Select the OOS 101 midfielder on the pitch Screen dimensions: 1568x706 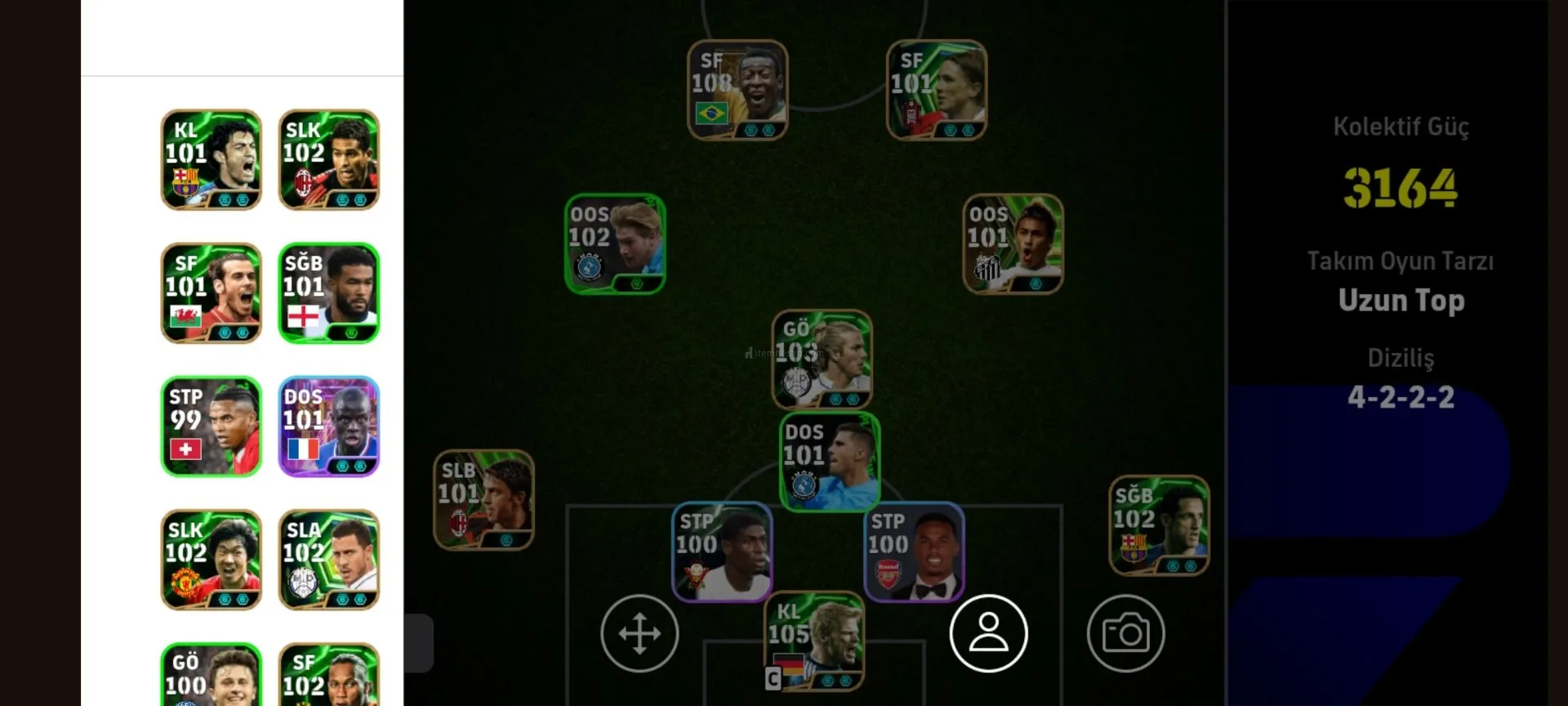pyautogui.click(x=1013, y=244)
